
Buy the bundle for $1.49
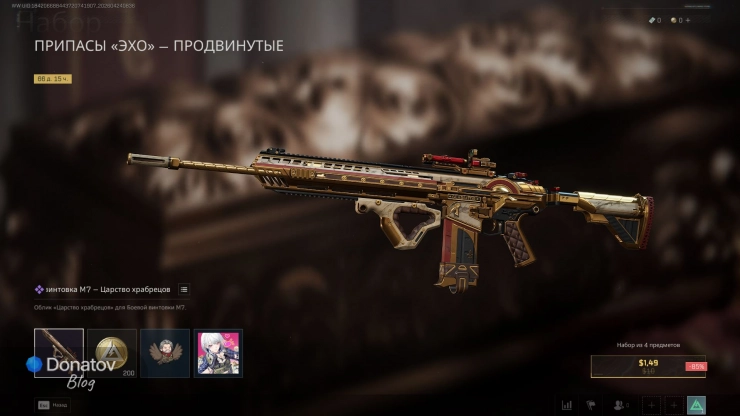pos(647,366)
